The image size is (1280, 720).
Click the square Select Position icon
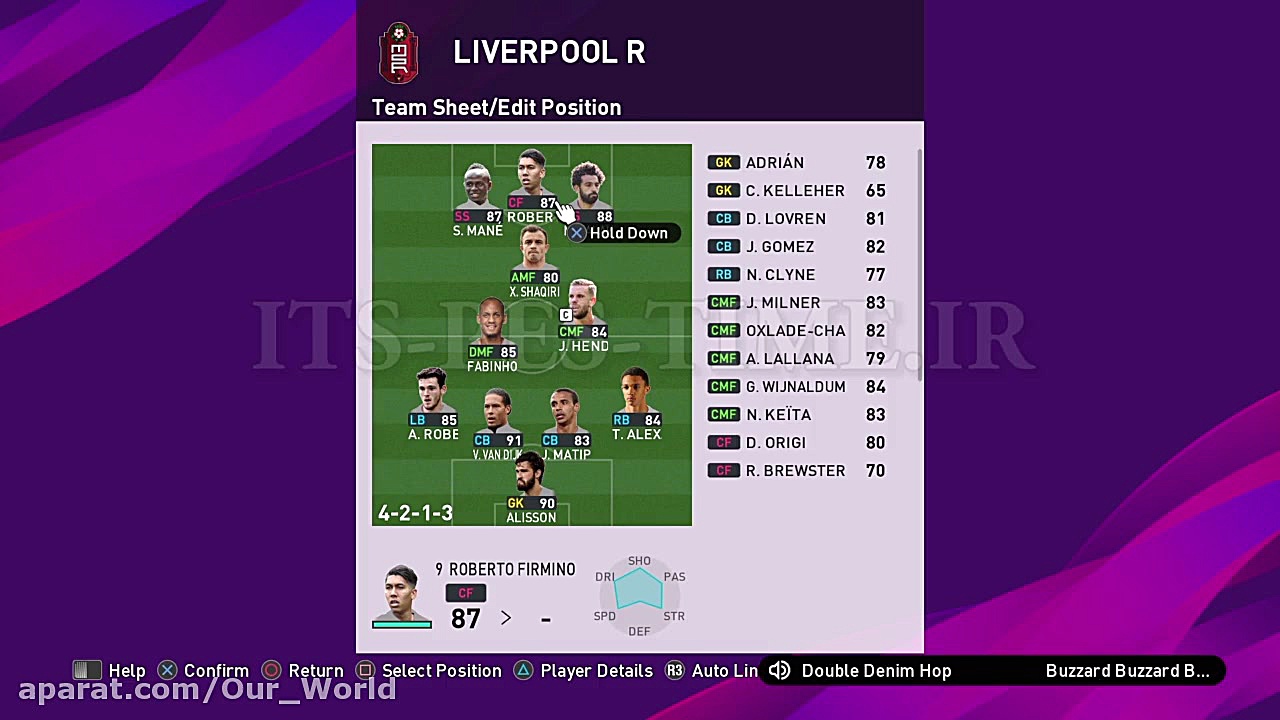[x=365, y=670]
